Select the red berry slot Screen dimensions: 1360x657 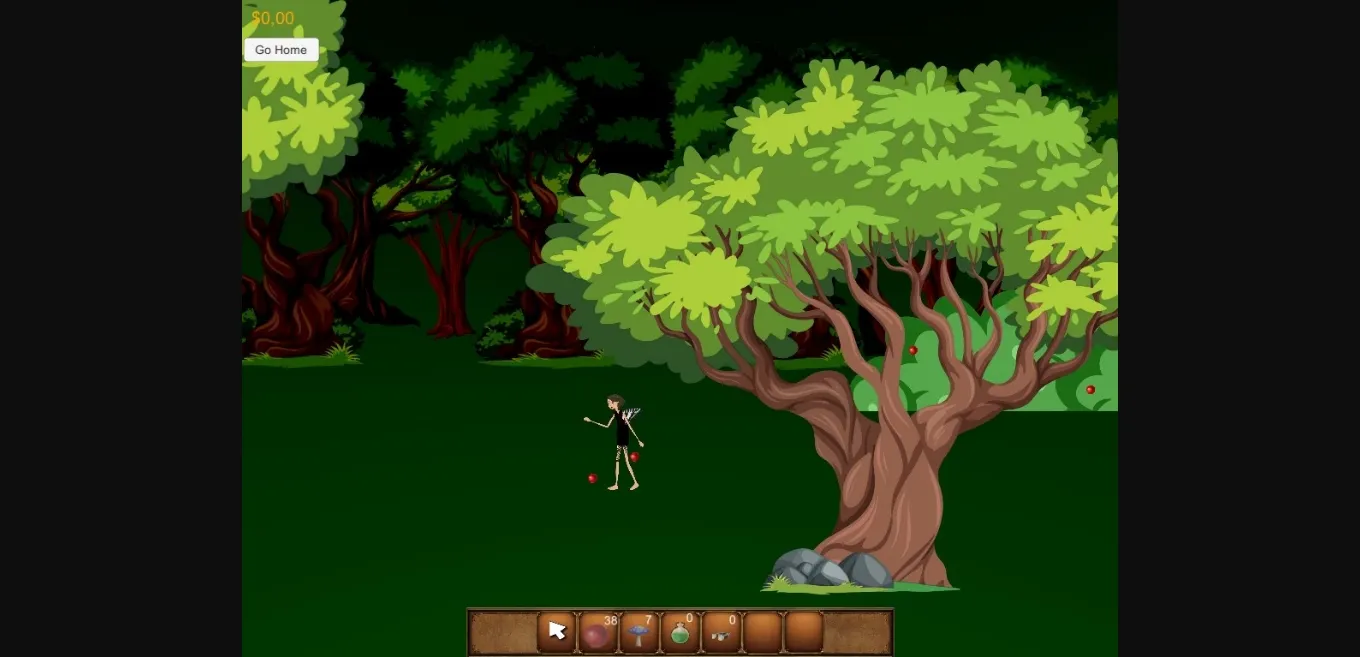[598, 633]
